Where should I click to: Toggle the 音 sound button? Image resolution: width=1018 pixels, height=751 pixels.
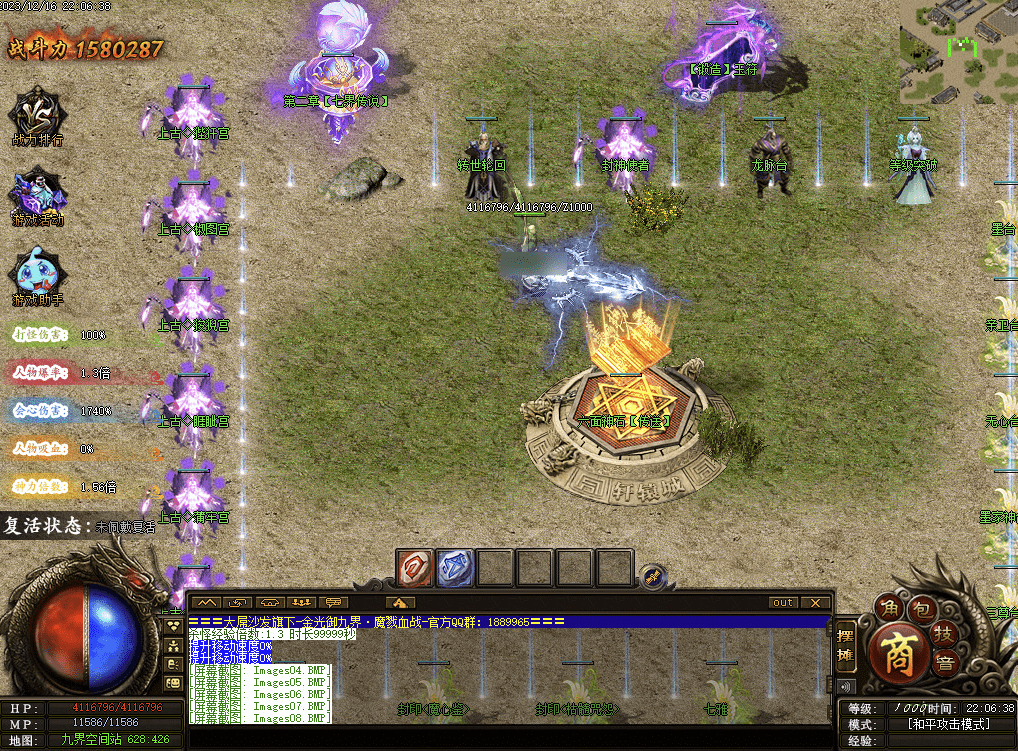click(944, 662)
